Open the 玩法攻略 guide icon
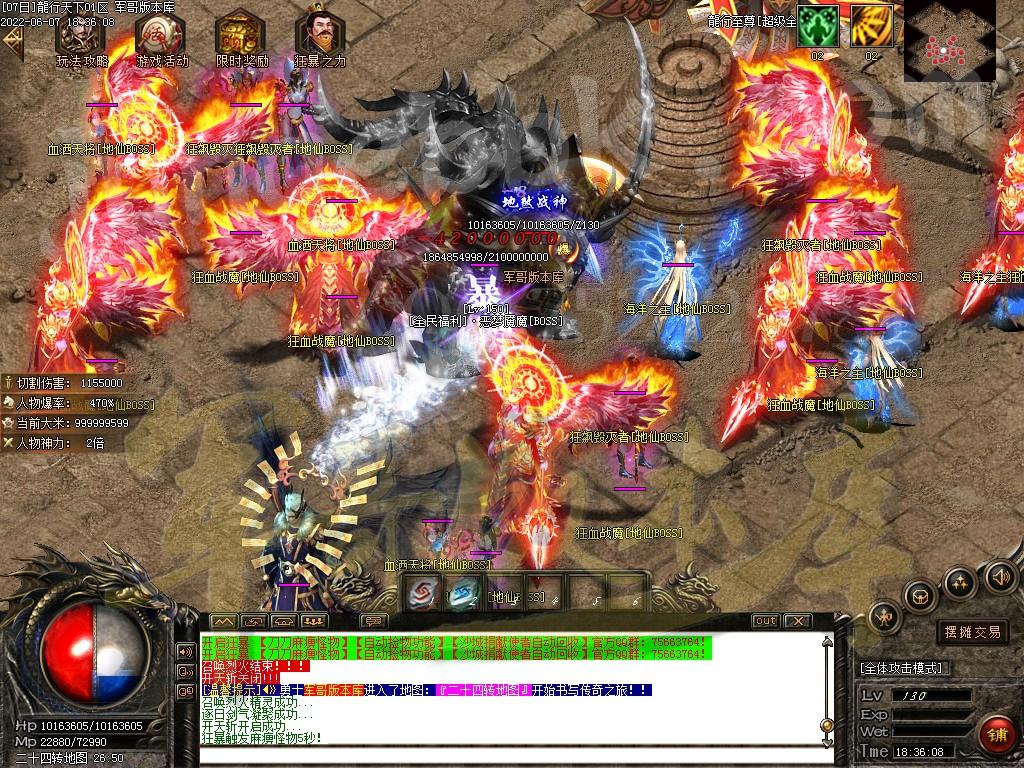The width and height of the screenshot is (1024, 768). pyautogui.click(x=81, y=36)
